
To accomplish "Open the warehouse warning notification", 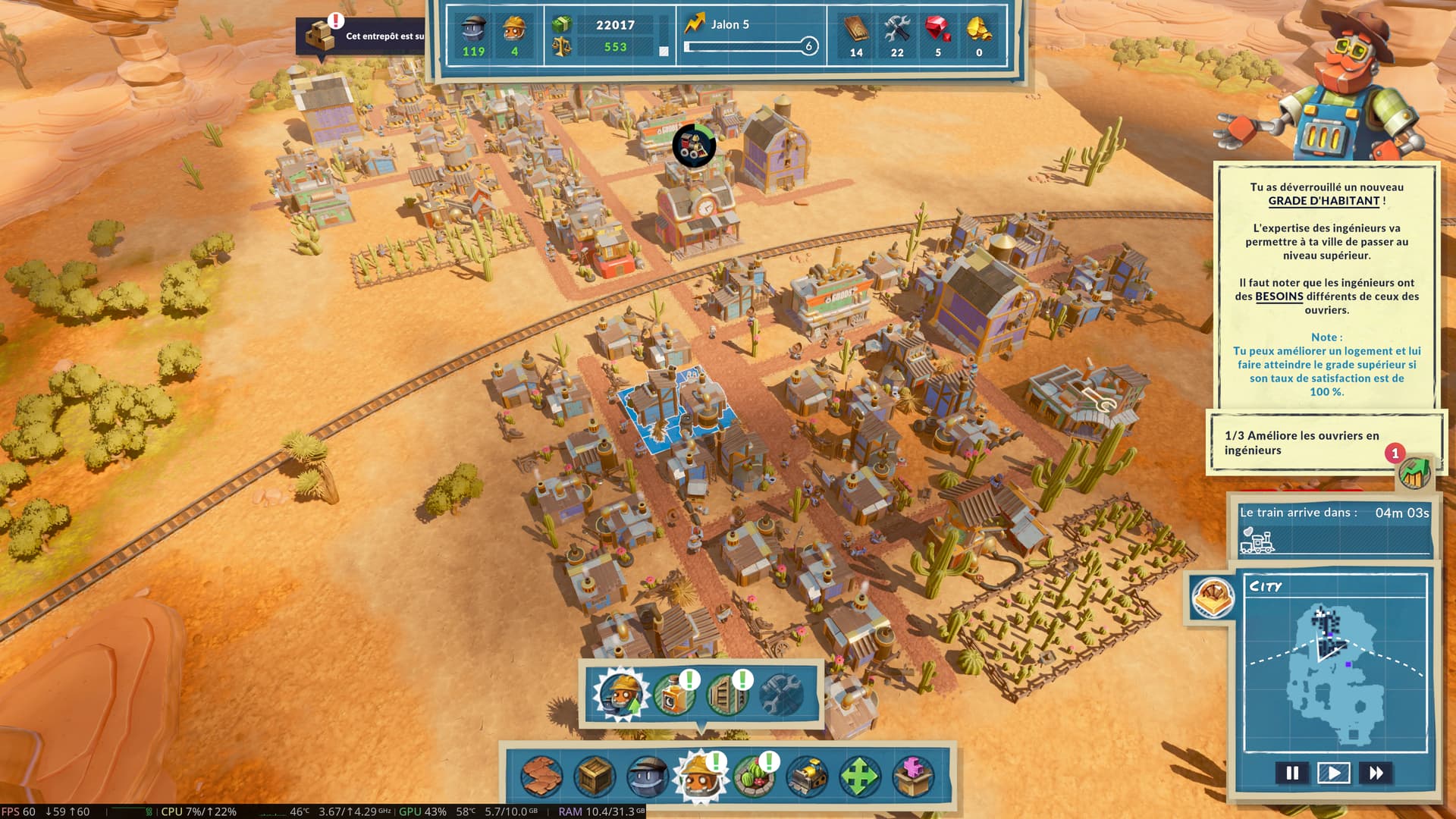I will [361, 36].
